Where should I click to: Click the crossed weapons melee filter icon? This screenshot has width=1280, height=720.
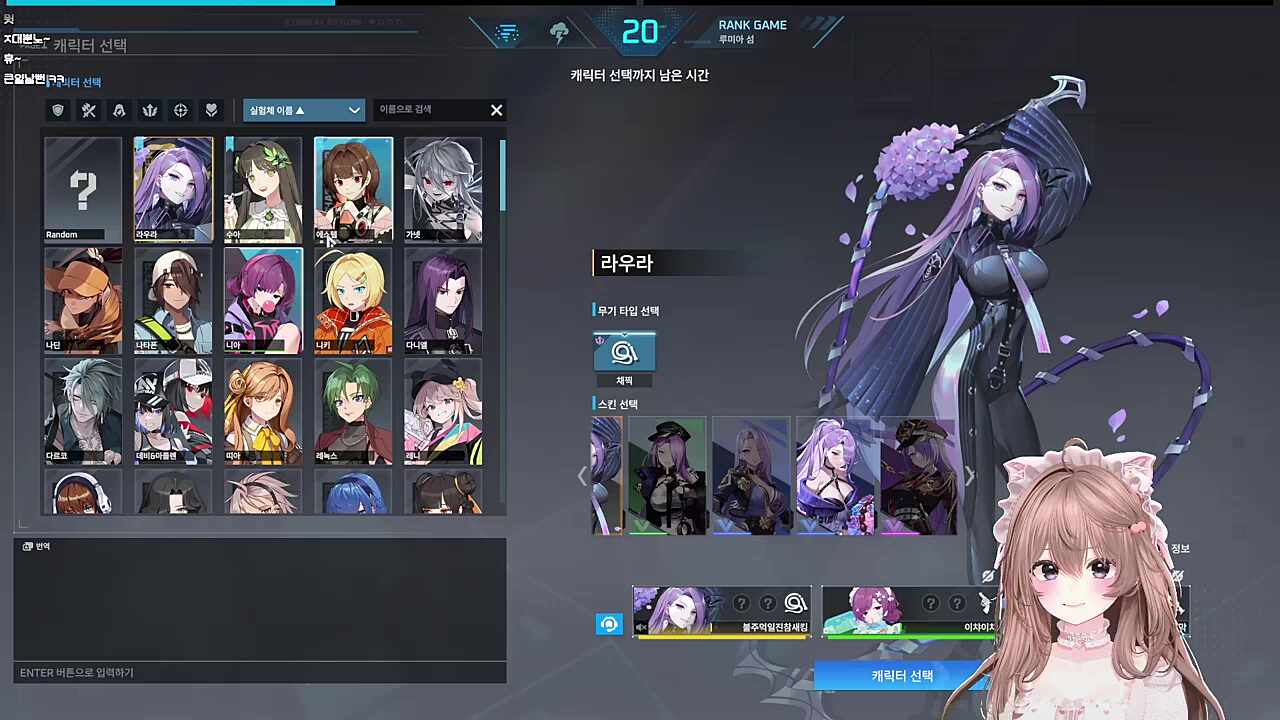(88, 110)
